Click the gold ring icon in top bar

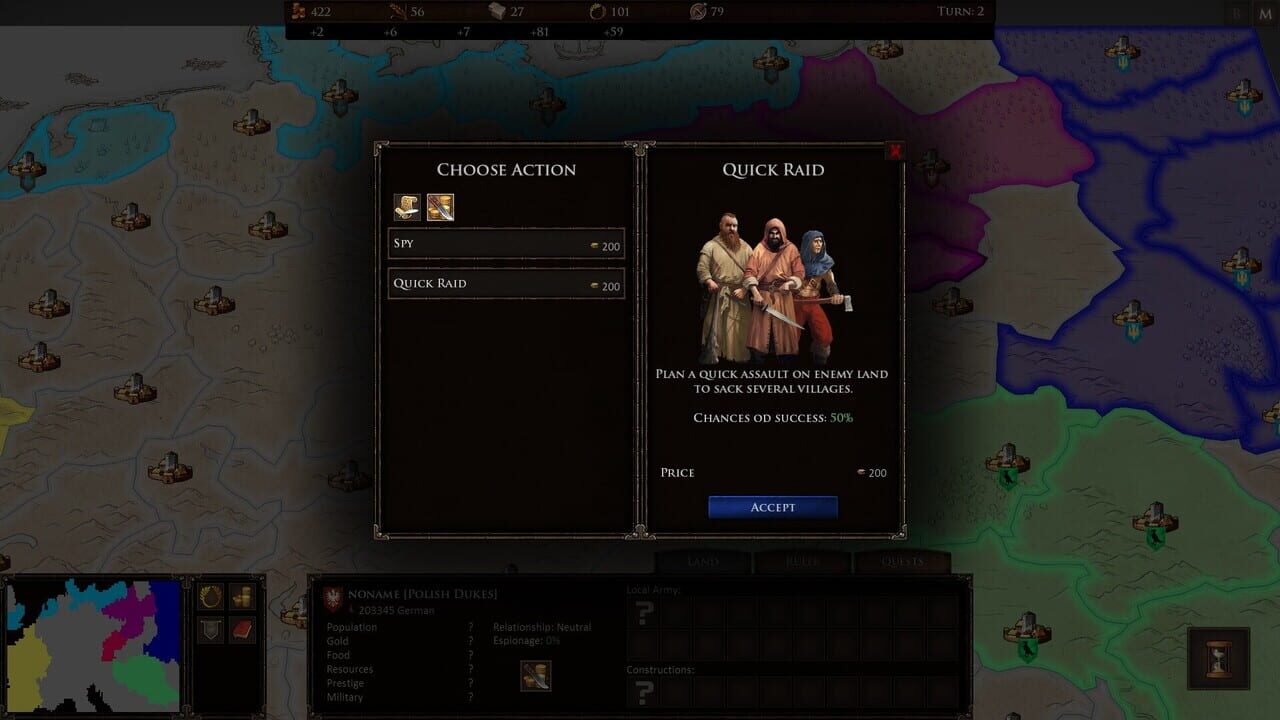click(594, 12)
